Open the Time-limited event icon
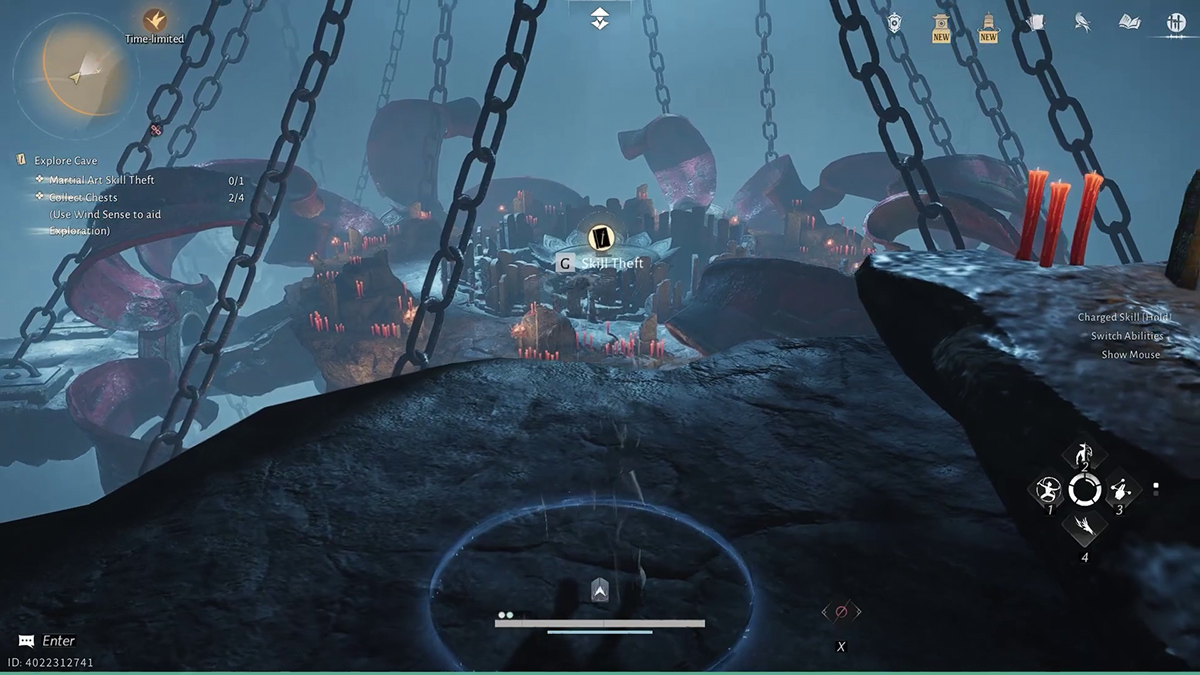Screen dimensions: 1200x675 point(154,21)
